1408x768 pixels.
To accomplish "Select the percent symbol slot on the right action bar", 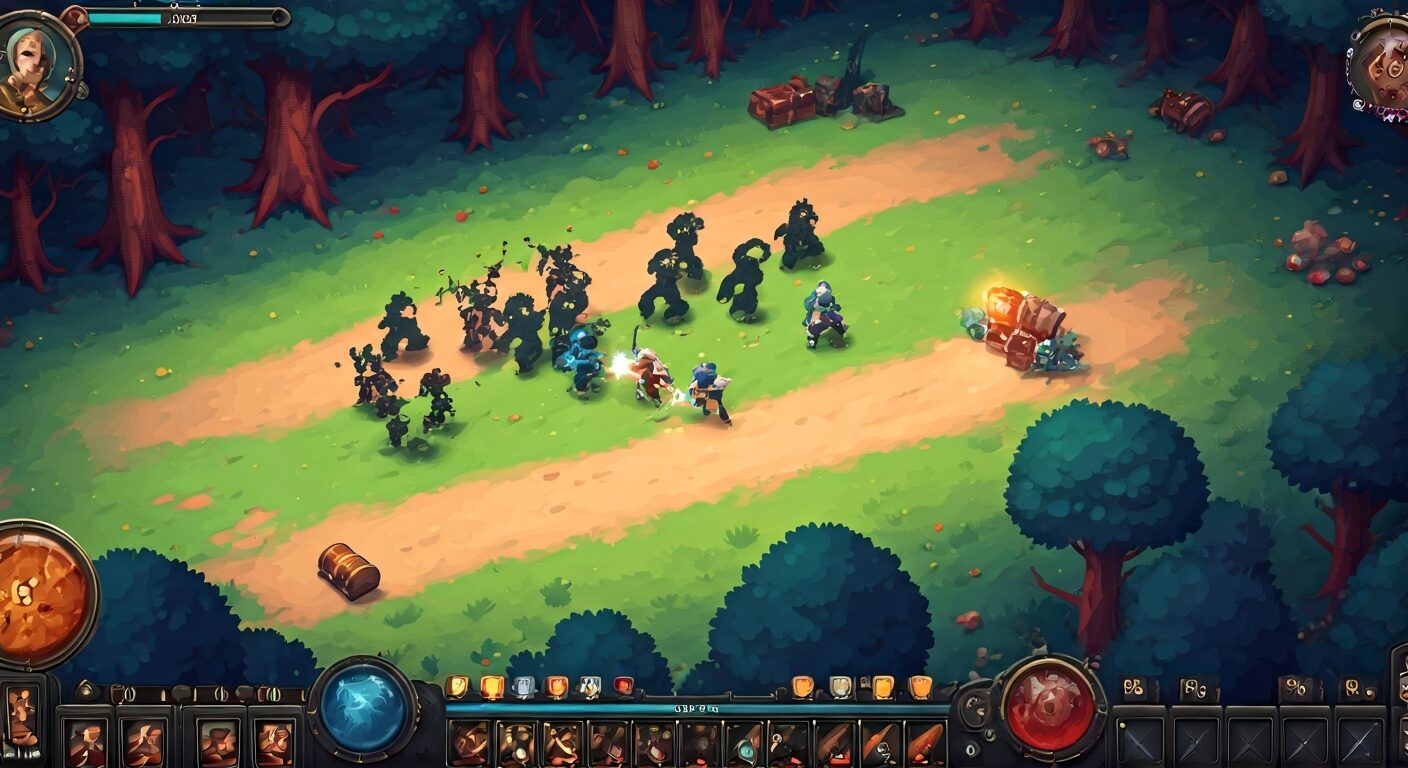I will point(1296,686).
